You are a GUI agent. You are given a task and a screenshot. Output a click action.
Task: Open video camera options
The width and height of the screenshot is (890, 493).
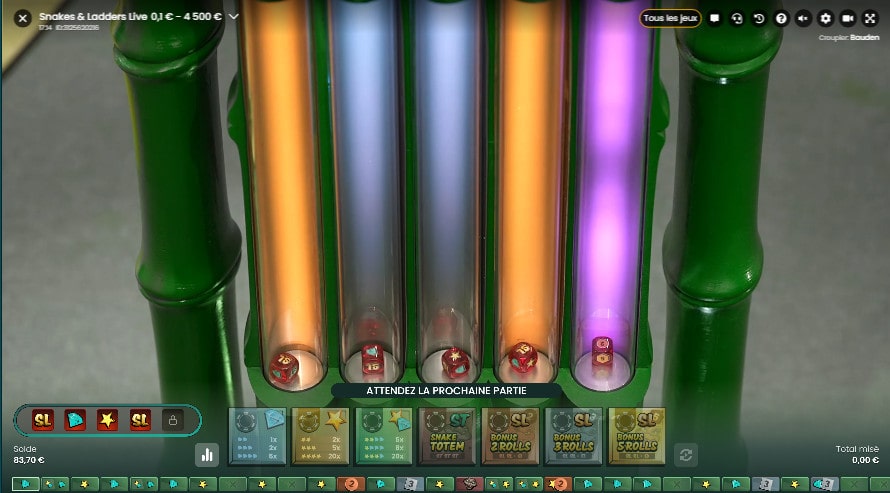[x=848, y=18]
